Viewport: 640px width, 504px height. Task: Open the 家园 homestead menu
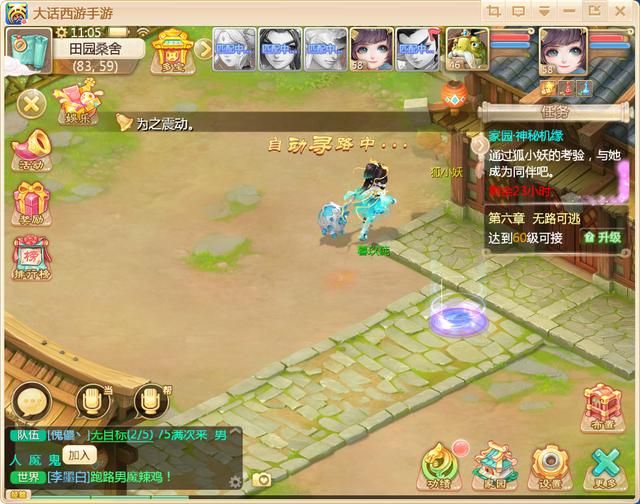point(493,464)
